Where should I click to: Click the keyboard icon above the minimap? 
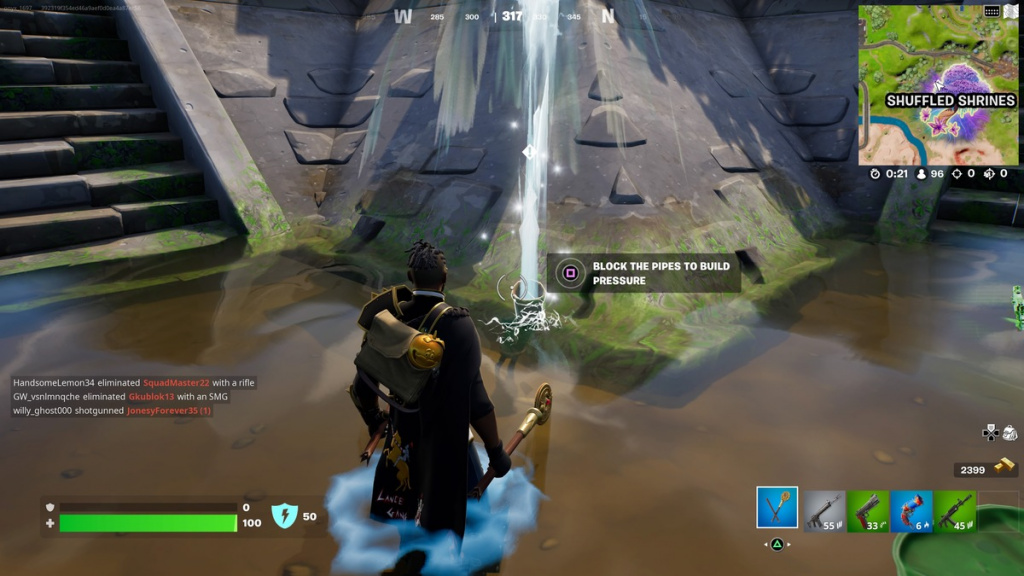pyautogui.click(x=992, y=11)
